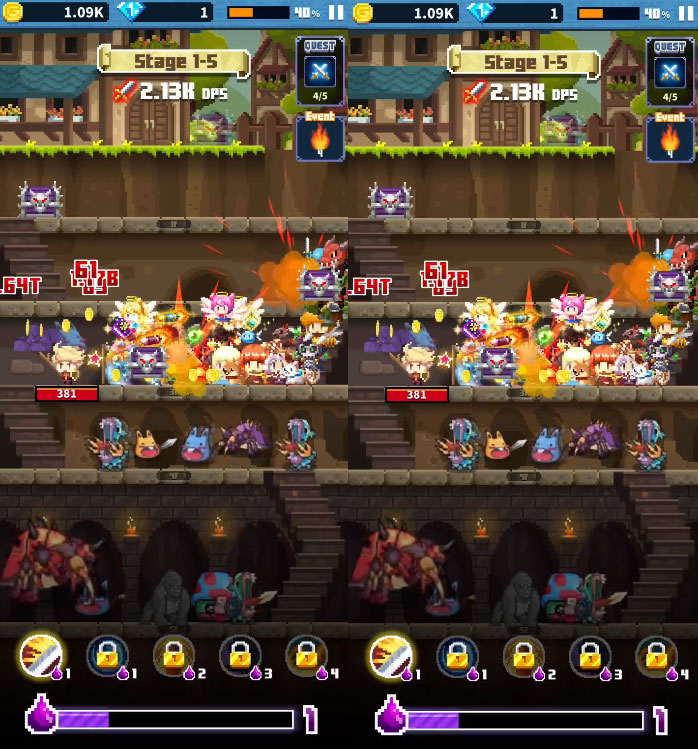The width and height of the screenshot is (698, 749).
Task: Select the locked skill costing 4 in right screen
Action: [x=656, y=657]
